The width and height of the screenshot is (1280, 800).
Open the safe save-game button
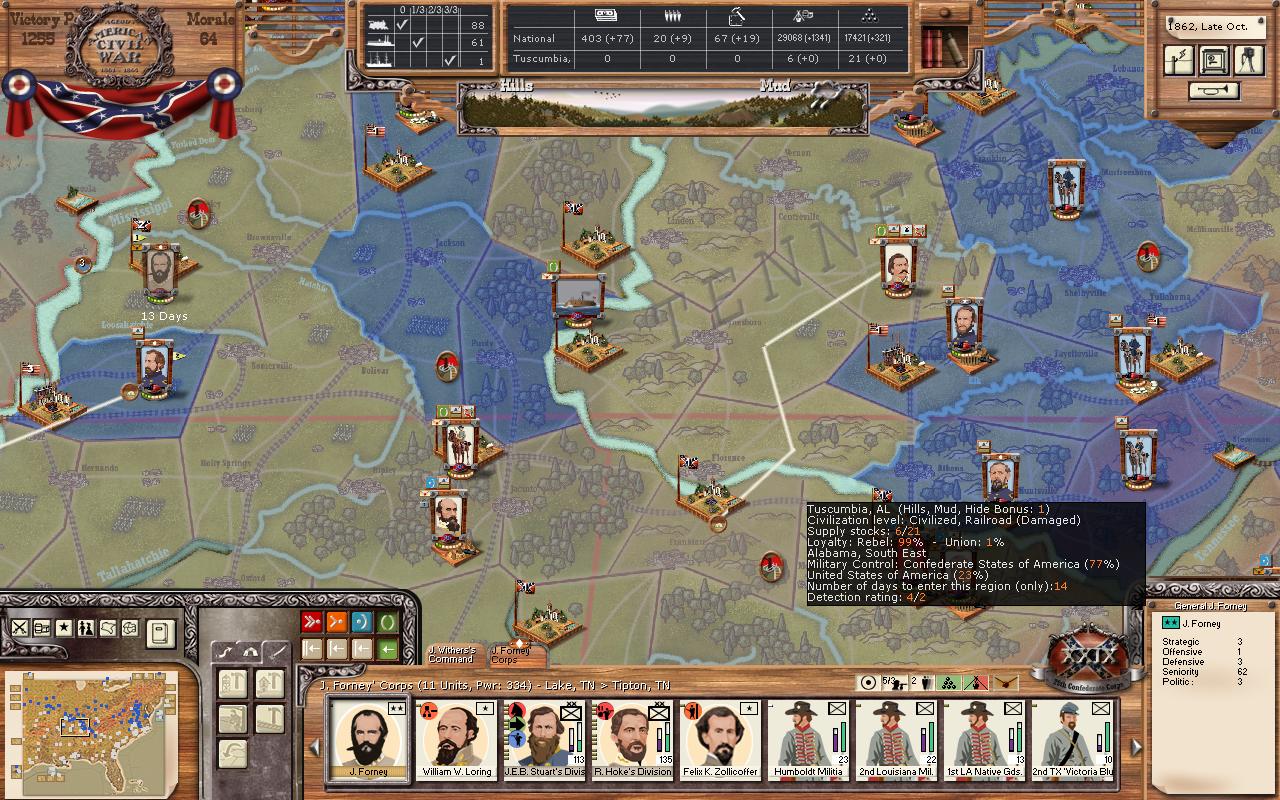point(1213,60)
